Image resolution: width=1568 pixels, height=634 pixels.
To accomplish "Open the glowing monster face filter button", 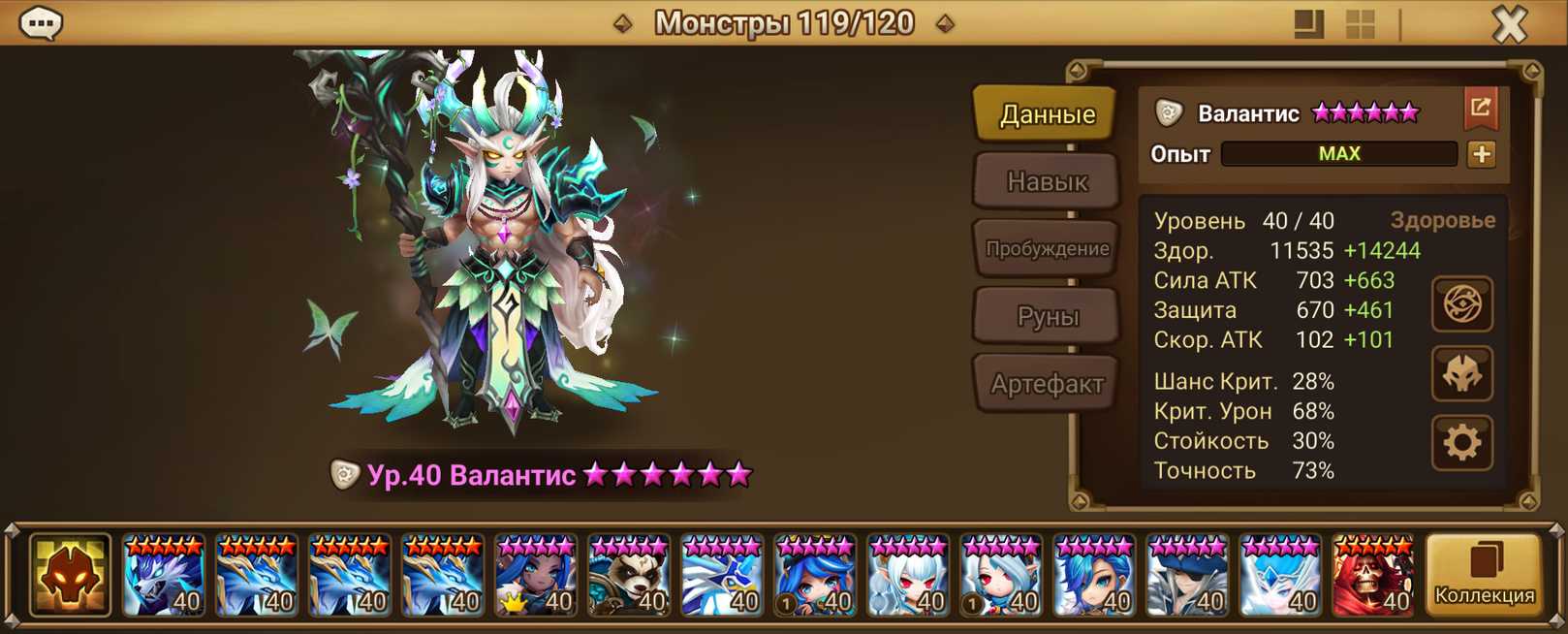I will [x=70, y=575].
